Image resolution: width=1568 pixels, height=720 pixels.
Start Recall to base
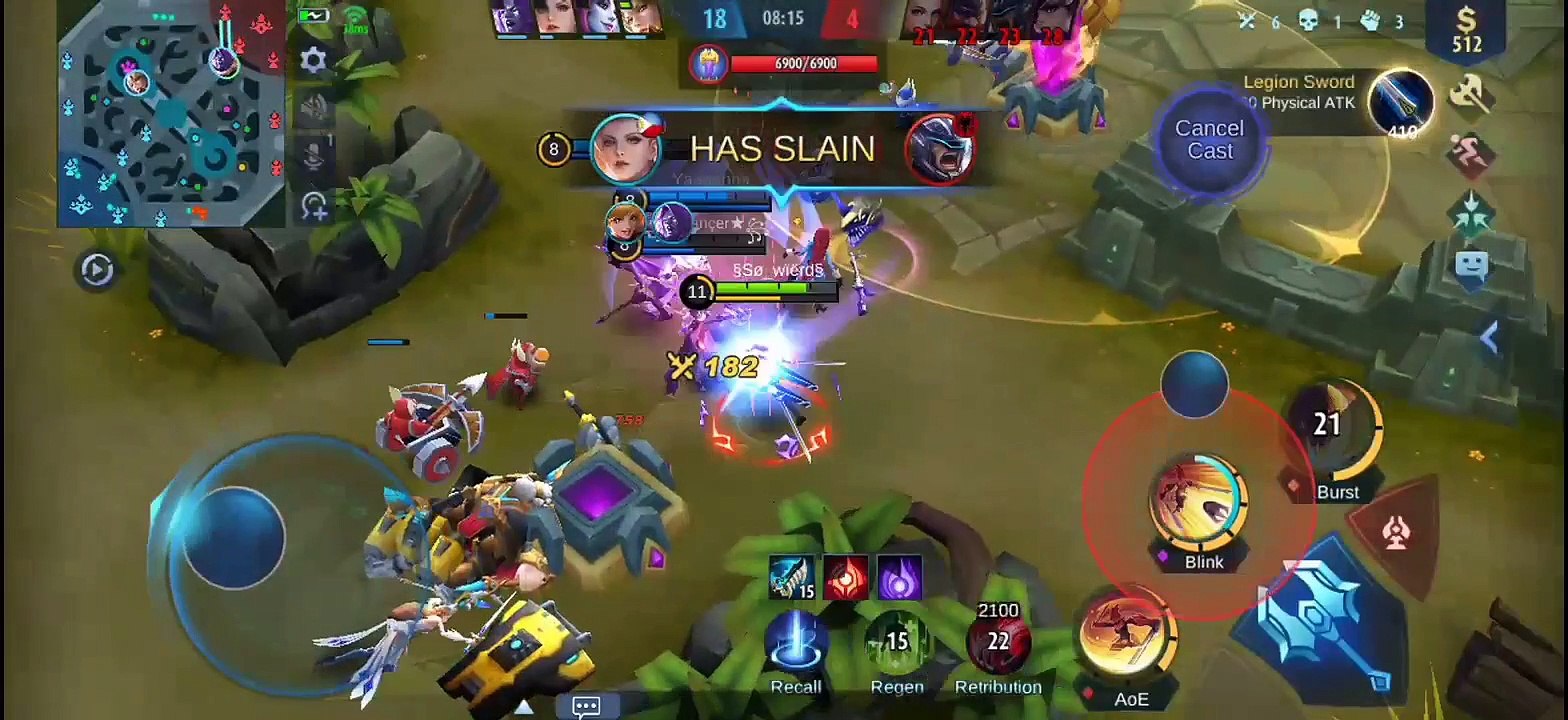tap(796, 643)
